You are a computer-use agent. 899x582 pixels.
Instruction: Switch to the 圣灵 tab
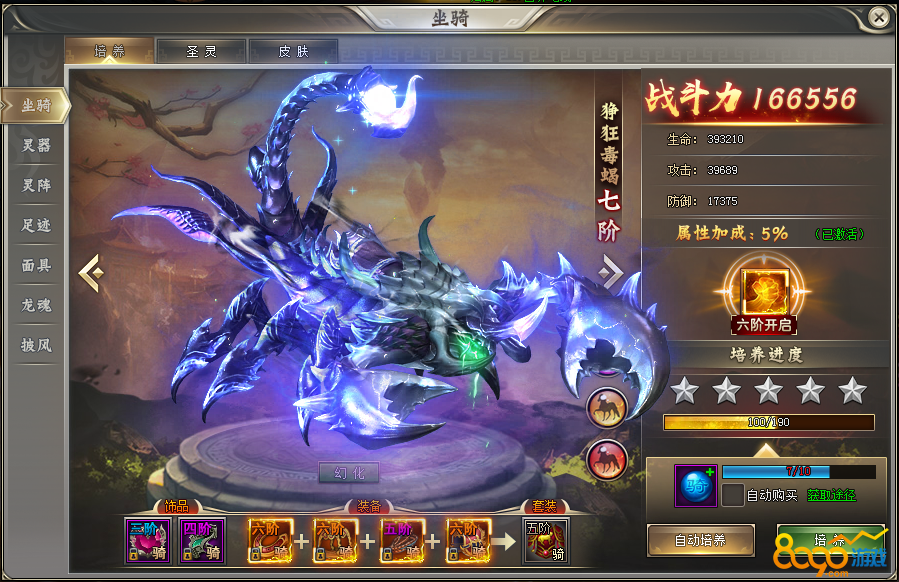point(201,51)
